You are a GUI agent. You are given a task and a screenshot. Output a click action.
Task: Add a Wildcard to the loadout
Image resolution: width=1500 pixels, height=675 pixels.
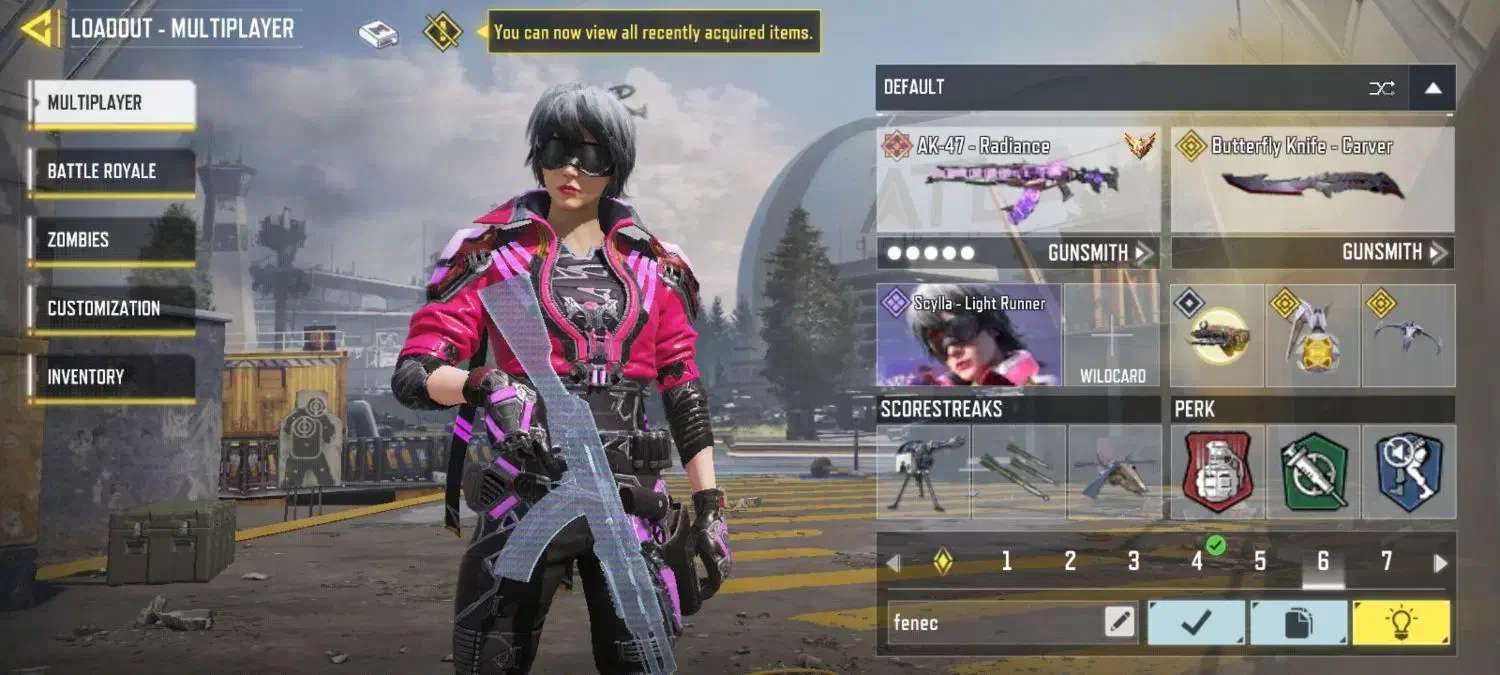pos(1112,336)
